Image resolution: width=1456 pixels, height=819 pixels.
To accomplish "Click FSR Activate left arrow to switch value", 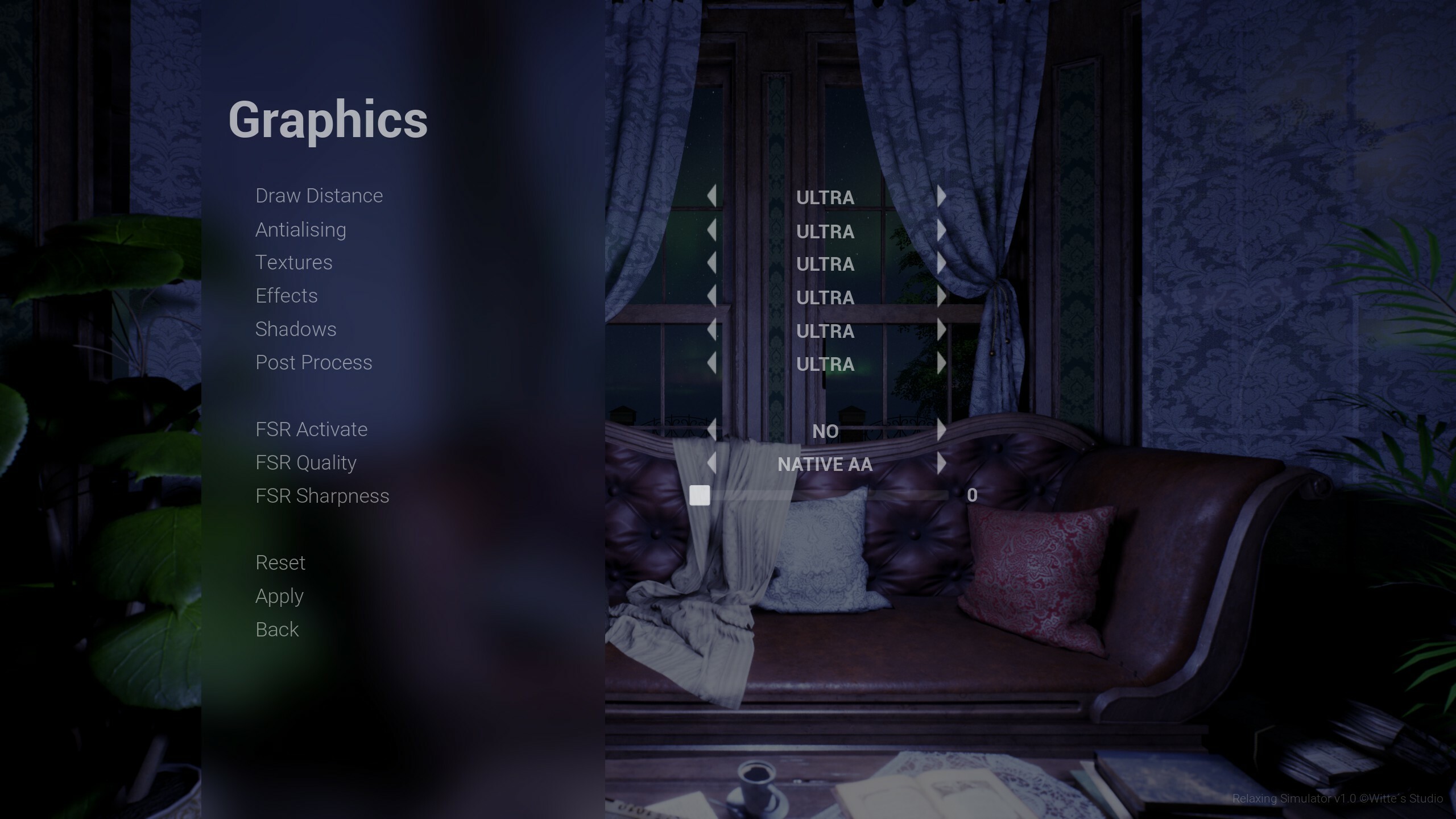I will pos(712,431).
